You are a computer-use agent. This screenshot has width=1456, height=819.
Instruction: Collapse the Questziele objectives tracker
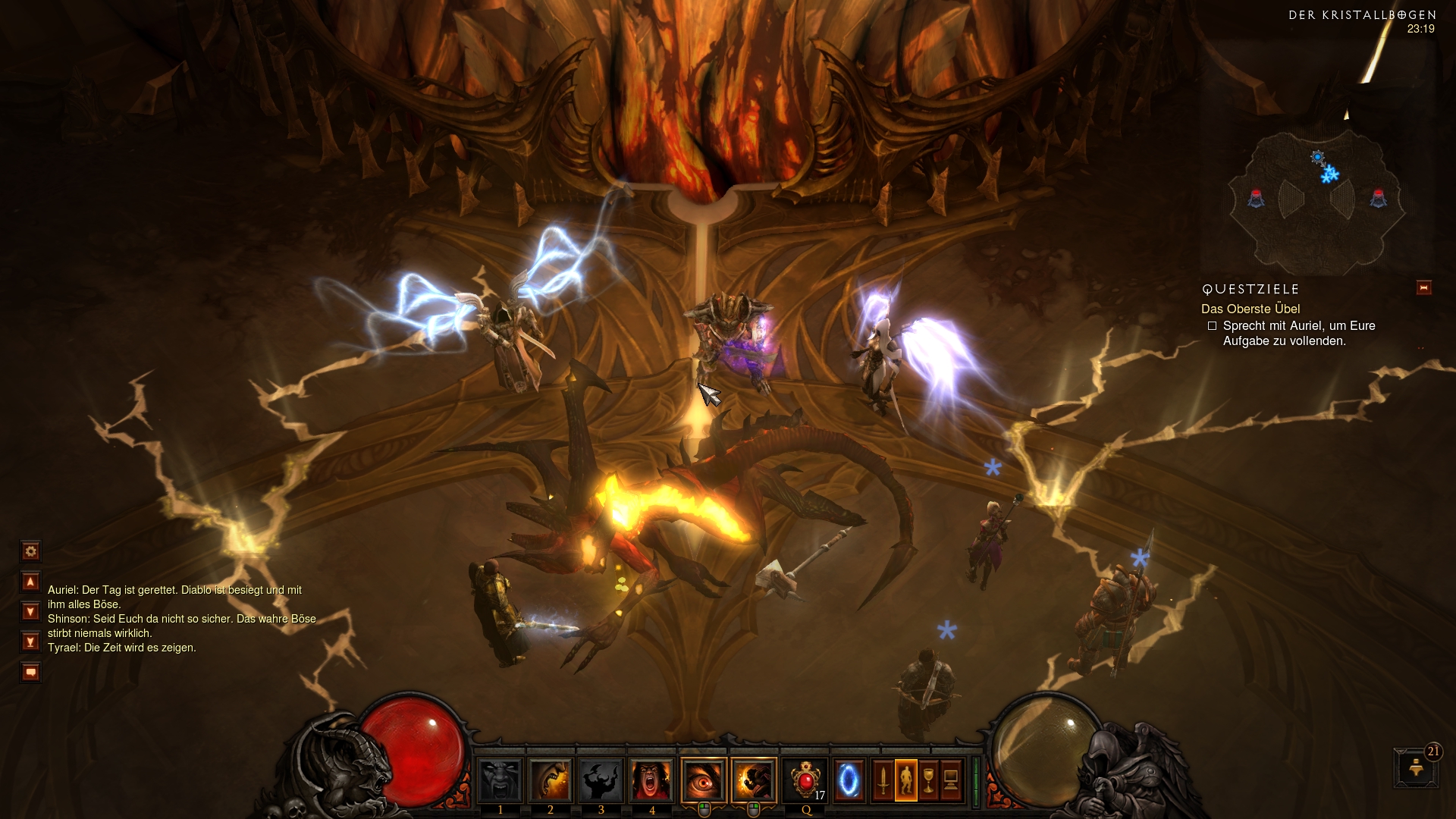pos(1423,288)
